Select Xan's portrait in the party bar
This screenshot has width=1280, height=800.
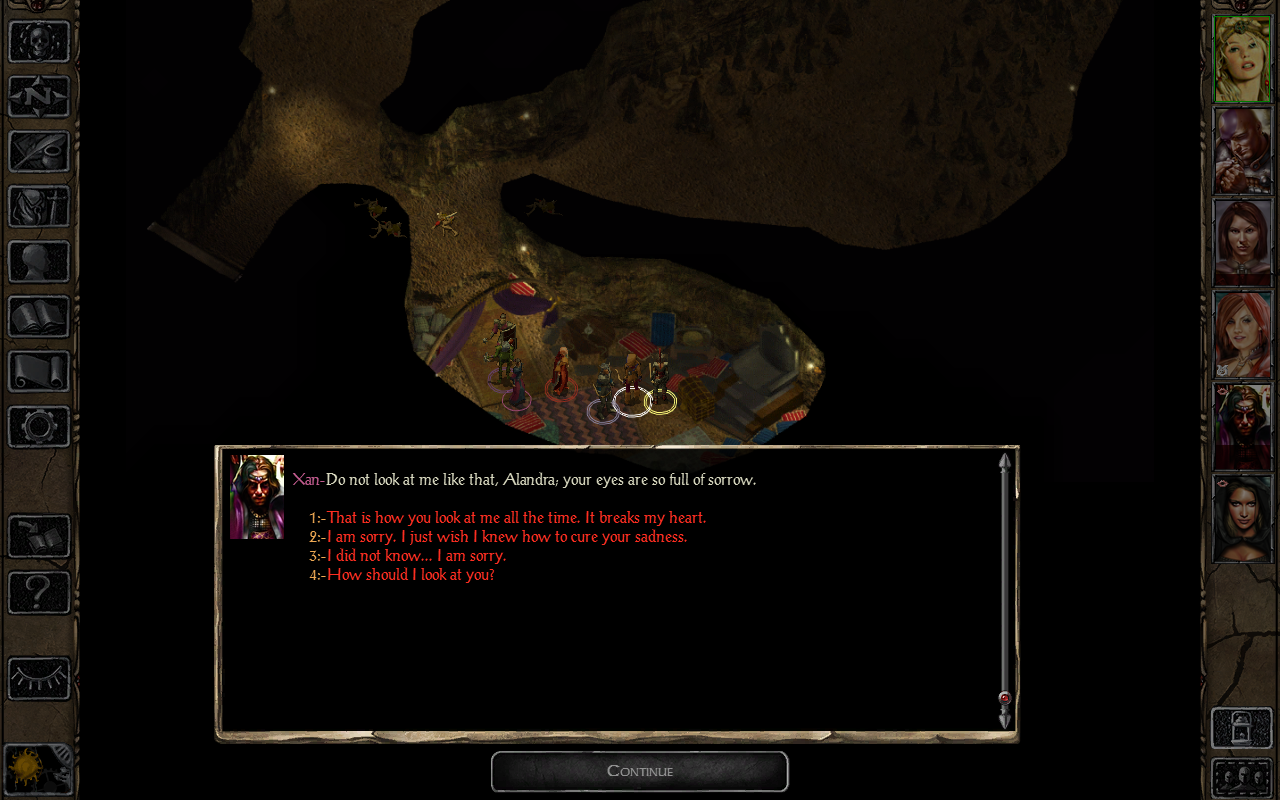1242,427
